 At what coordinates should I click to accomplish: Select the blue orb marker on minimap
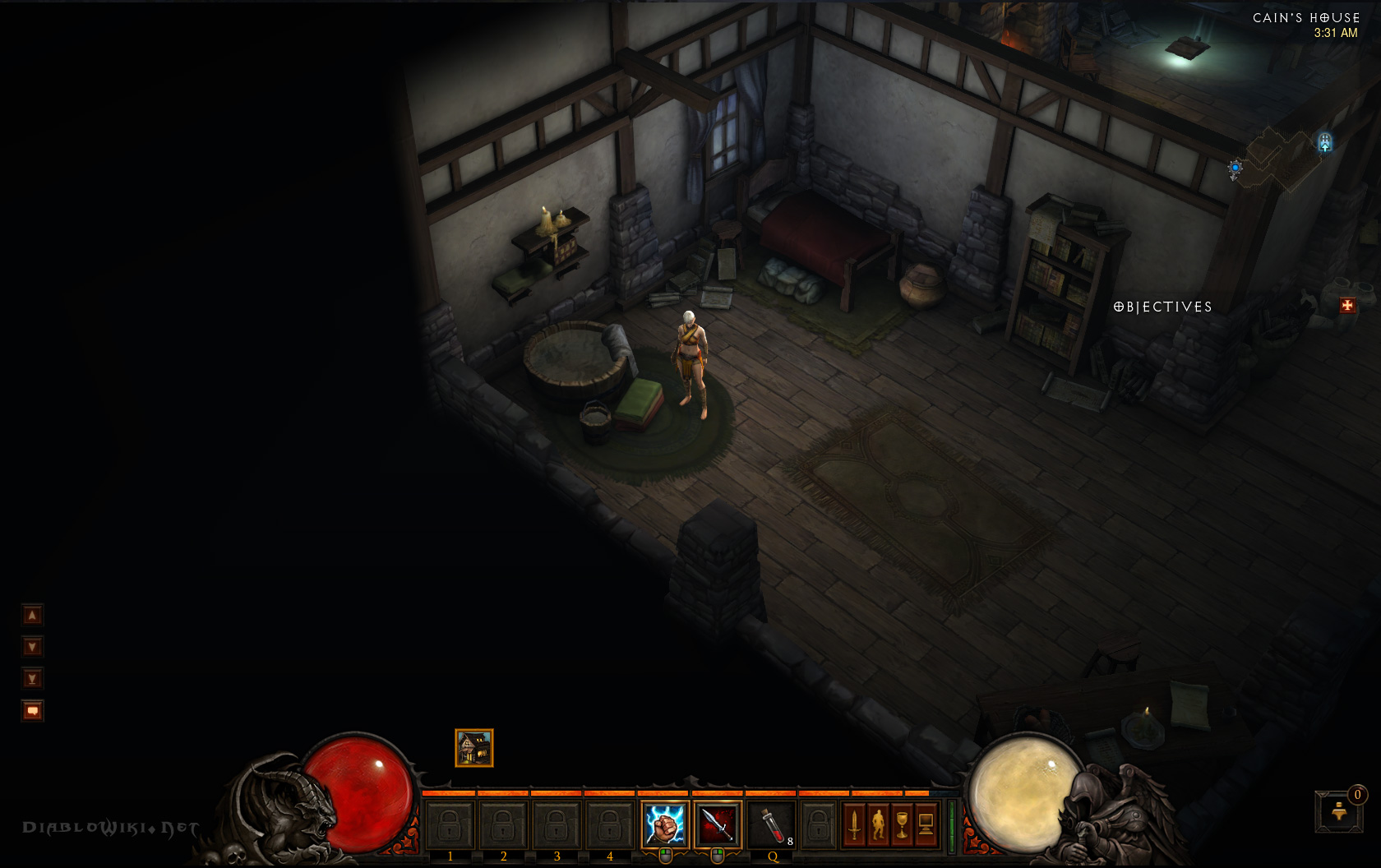click(1235, 168)
